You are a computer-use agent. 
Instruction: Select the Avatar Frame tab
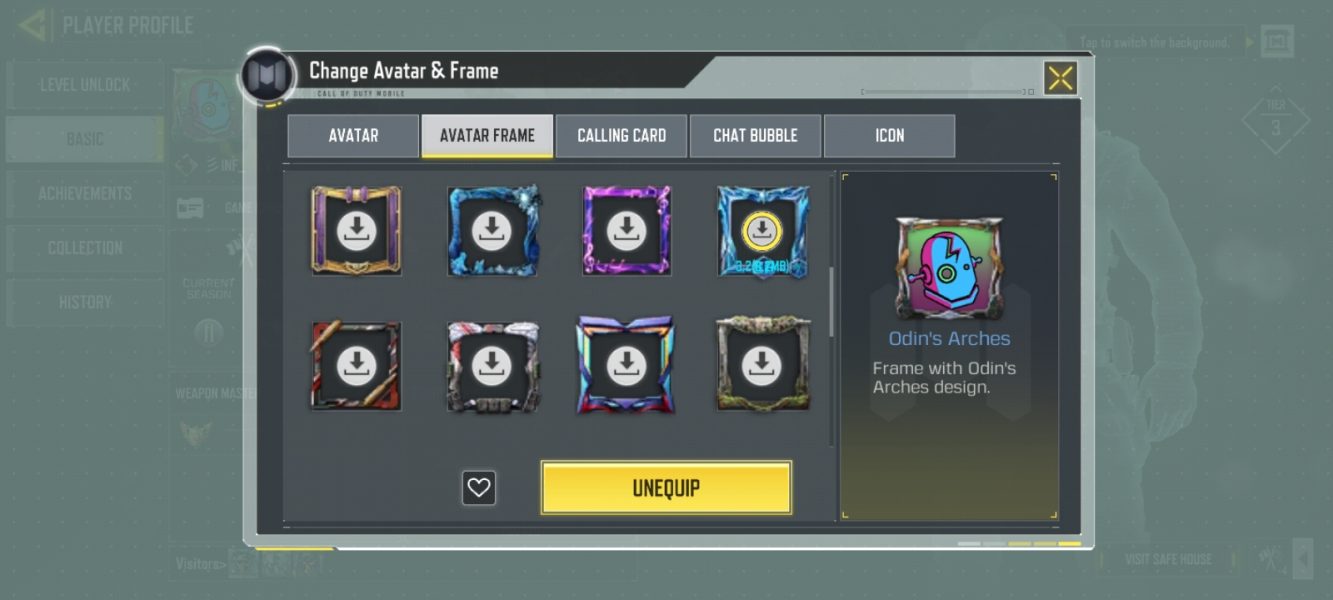487,136
